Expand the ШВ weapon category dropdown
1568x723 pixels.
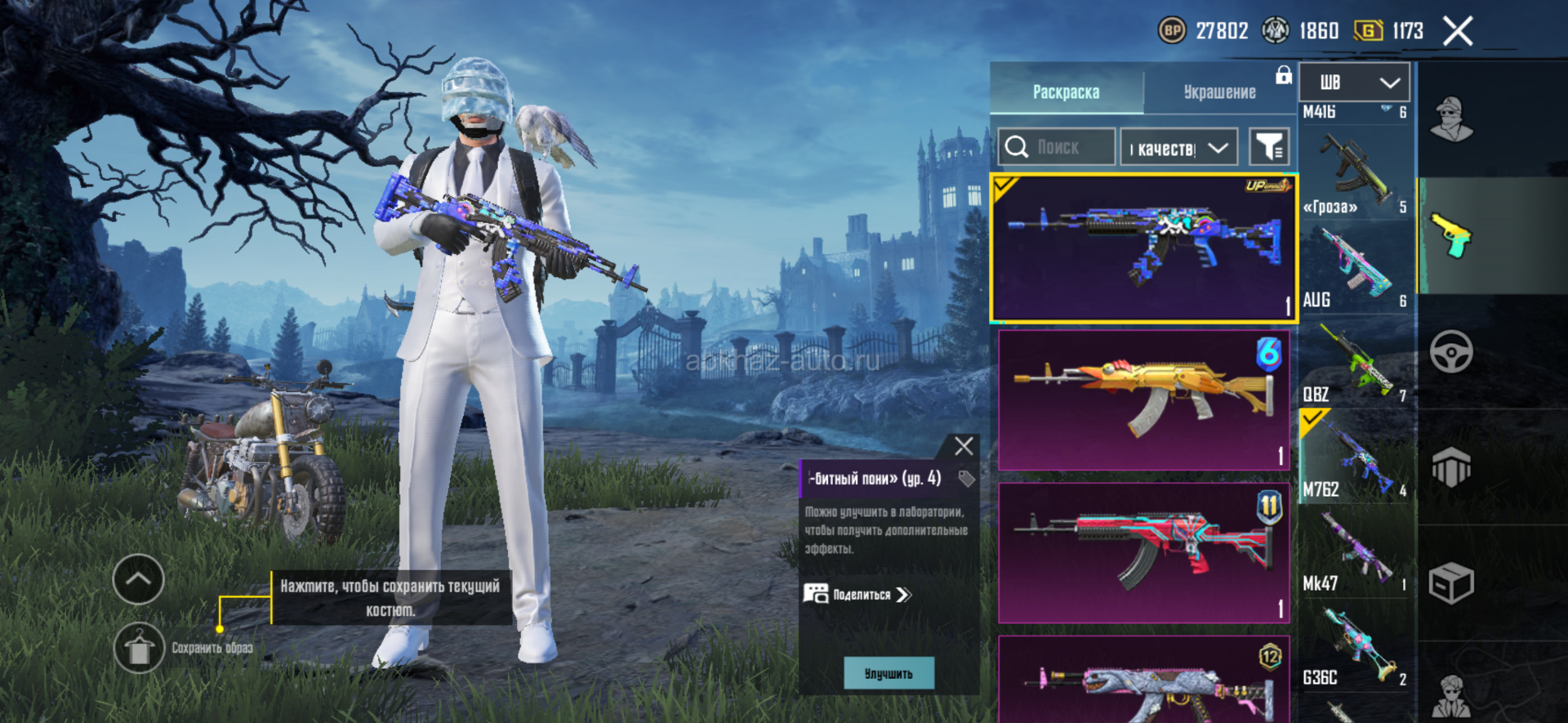tap(1354, 83)
